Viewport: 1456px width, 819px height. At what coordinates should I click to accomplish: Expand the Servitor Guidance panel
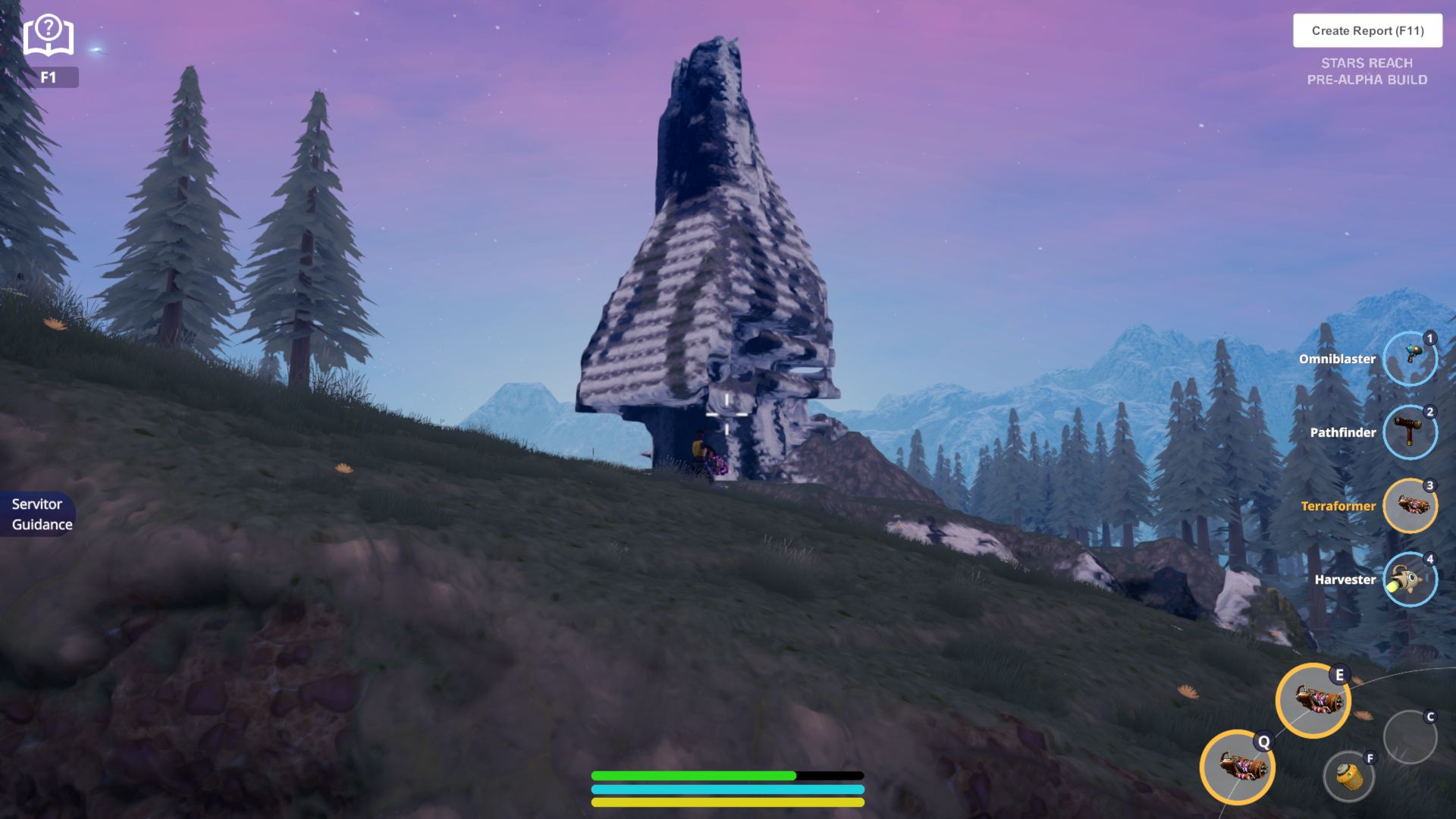(x=38, y=513)
